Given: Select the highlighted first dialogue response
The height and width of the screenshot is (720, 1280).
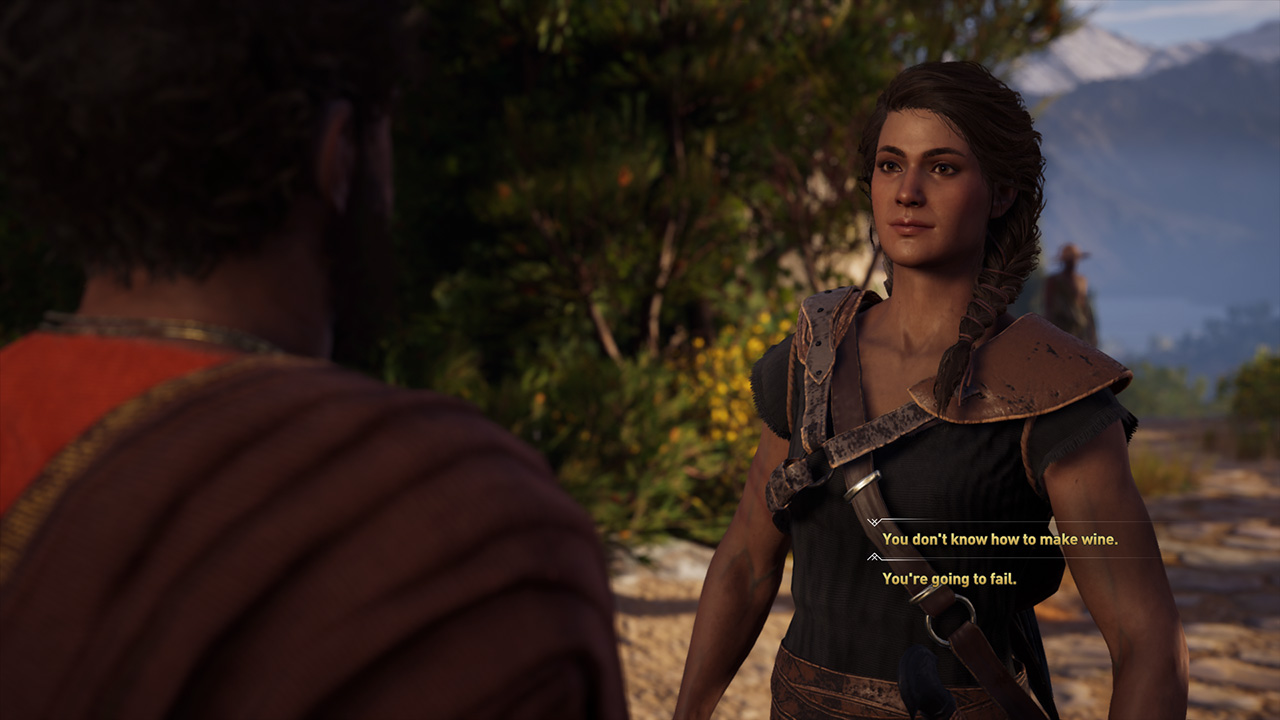Looking at the screenshot, I should click(1000, 539).
